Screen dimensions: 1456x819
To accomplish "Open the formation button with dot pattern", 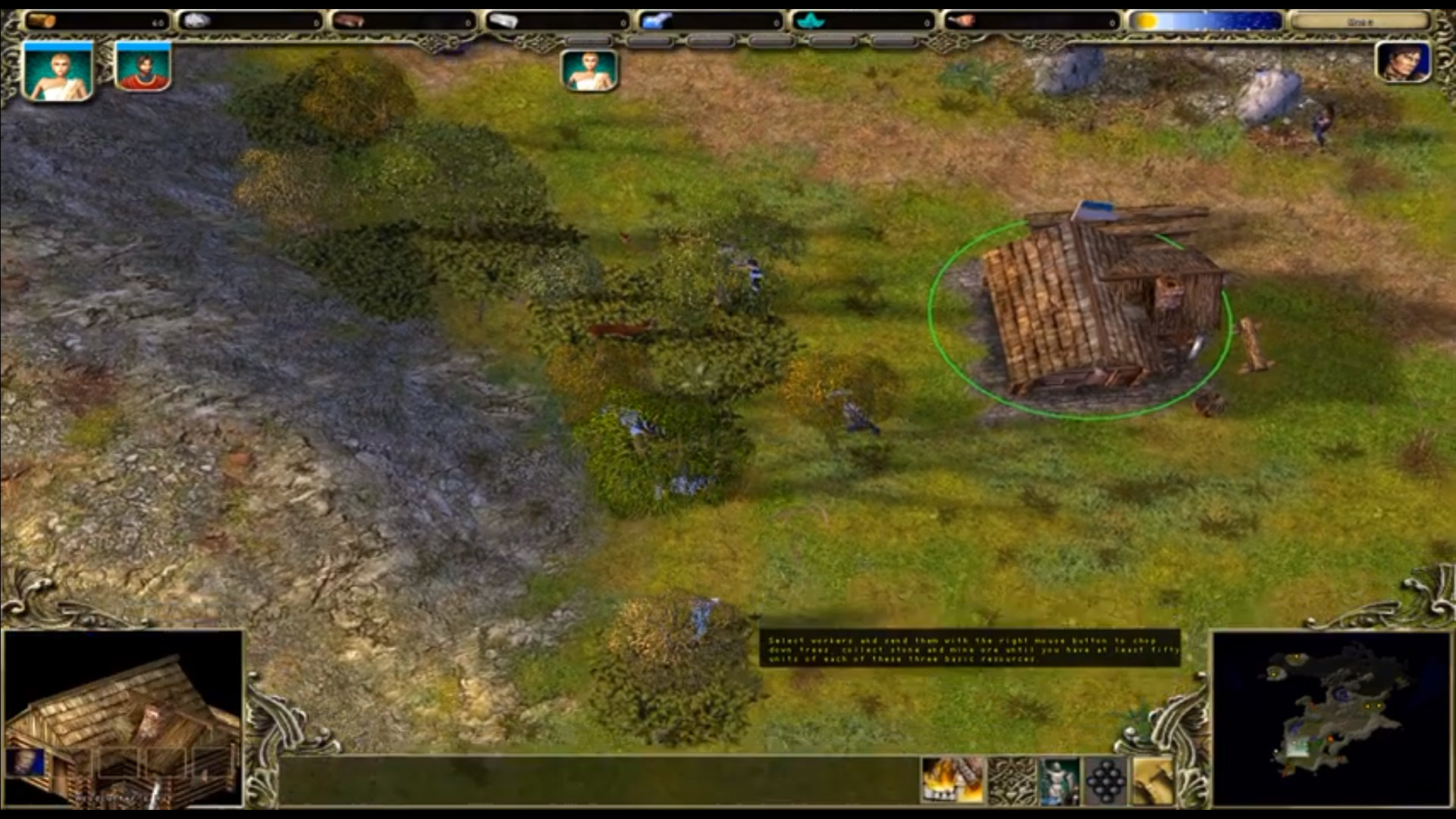I will click(1106, 780).
